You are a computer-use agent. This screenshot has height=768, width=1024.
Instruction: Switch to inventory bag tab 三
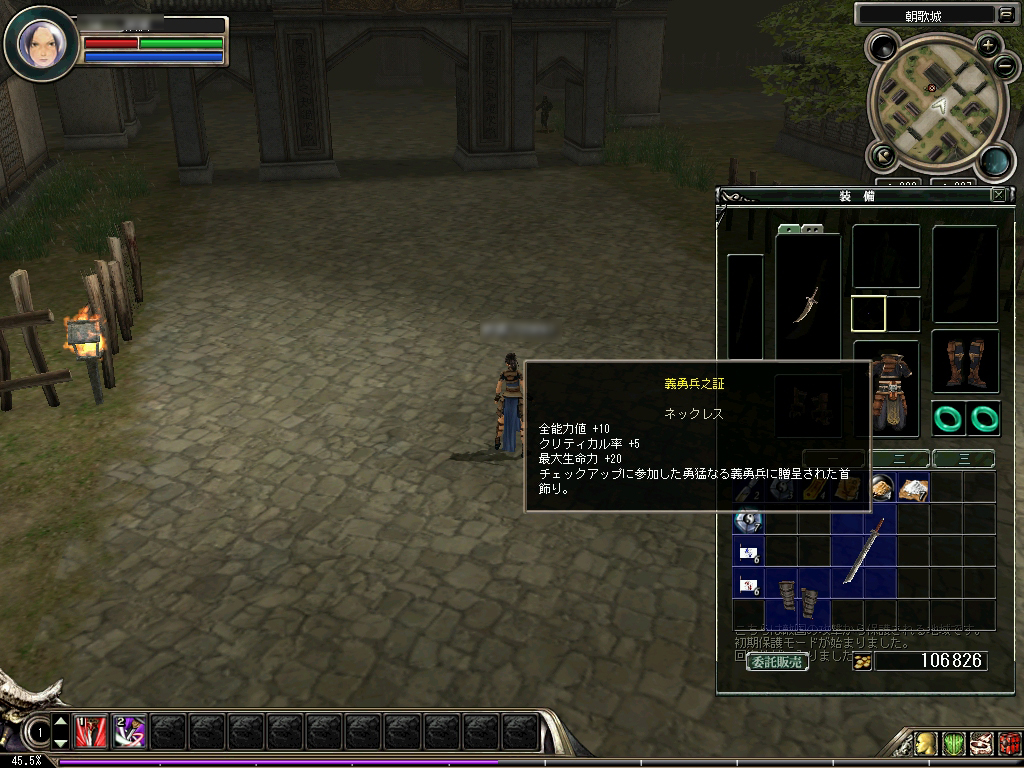coord(963,459)
